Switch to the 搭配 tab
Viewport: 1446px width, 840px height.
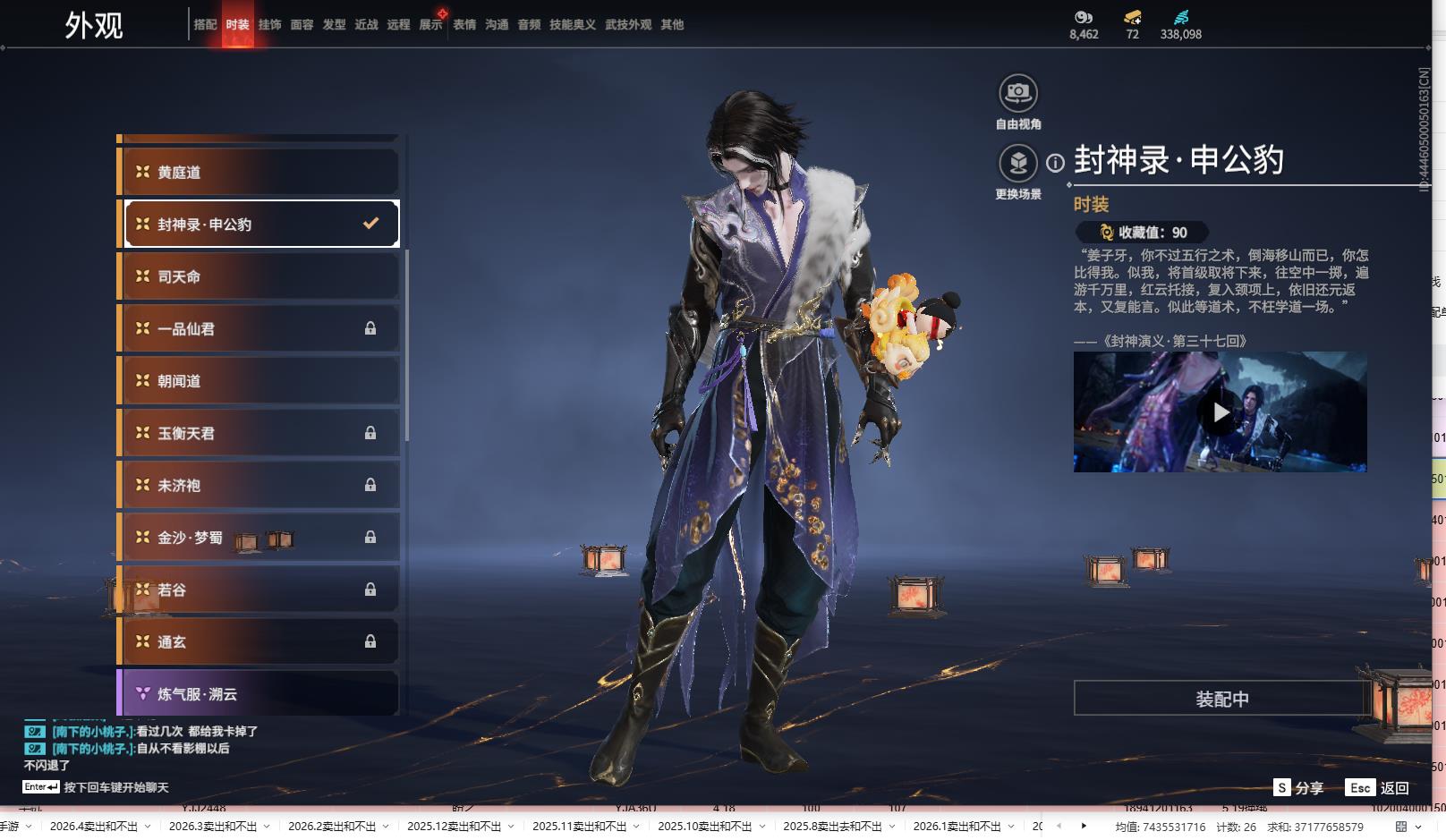(205, 25)
